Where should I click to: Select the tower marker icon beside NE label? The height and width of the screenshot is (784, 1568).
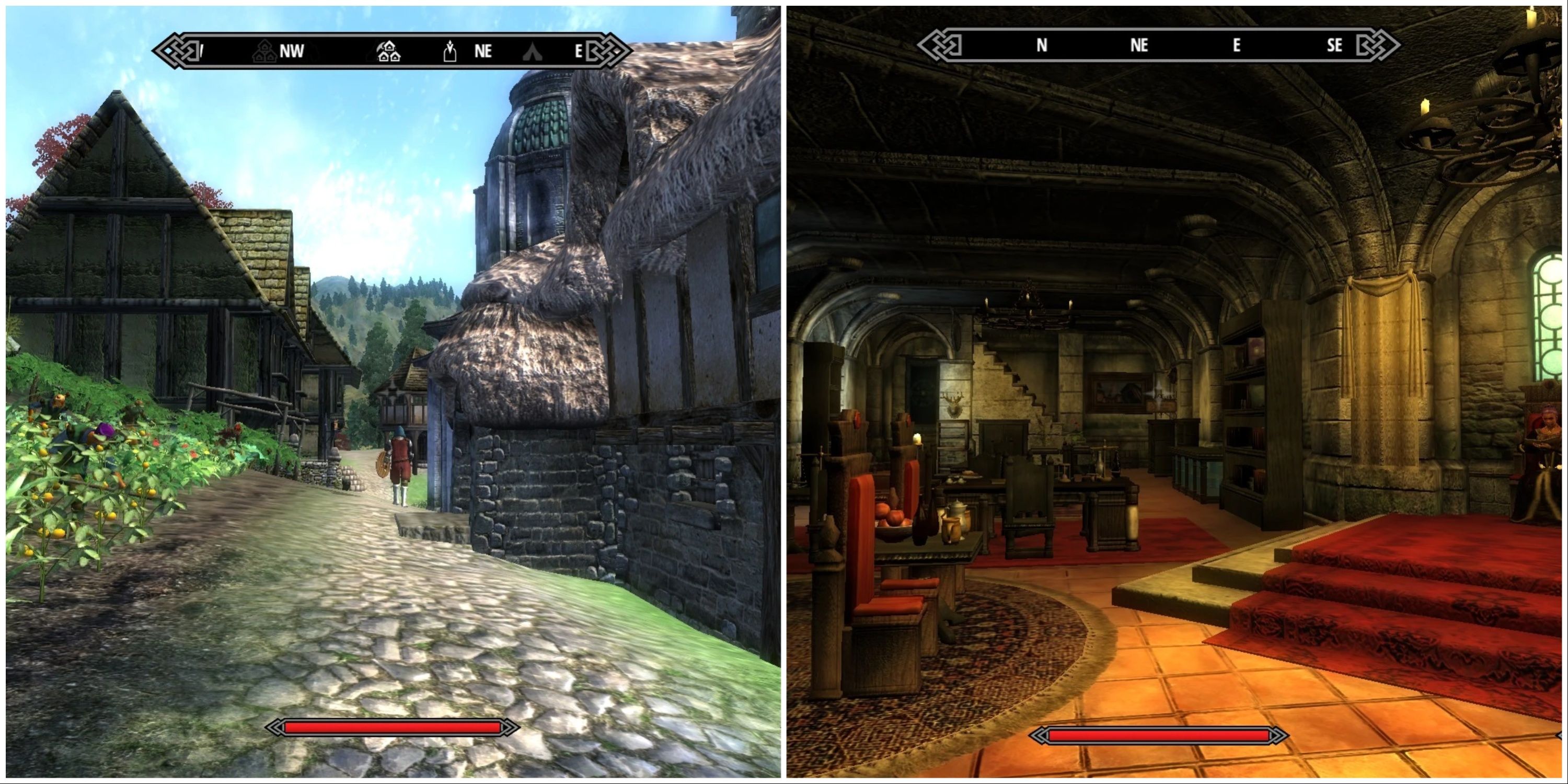(x=451, y=51)
